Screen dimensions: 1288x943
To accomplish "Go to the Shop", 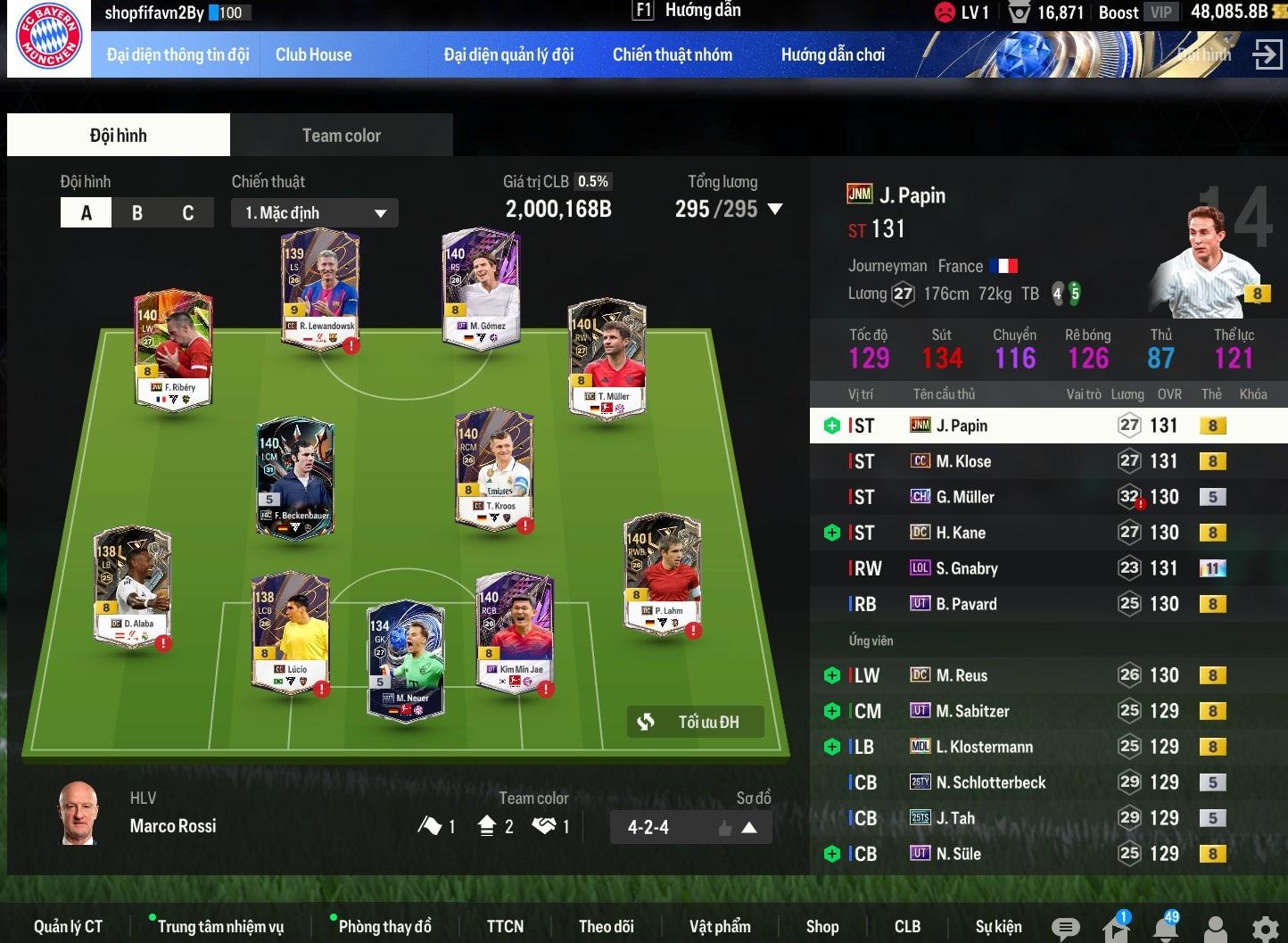I will [822, 926].
